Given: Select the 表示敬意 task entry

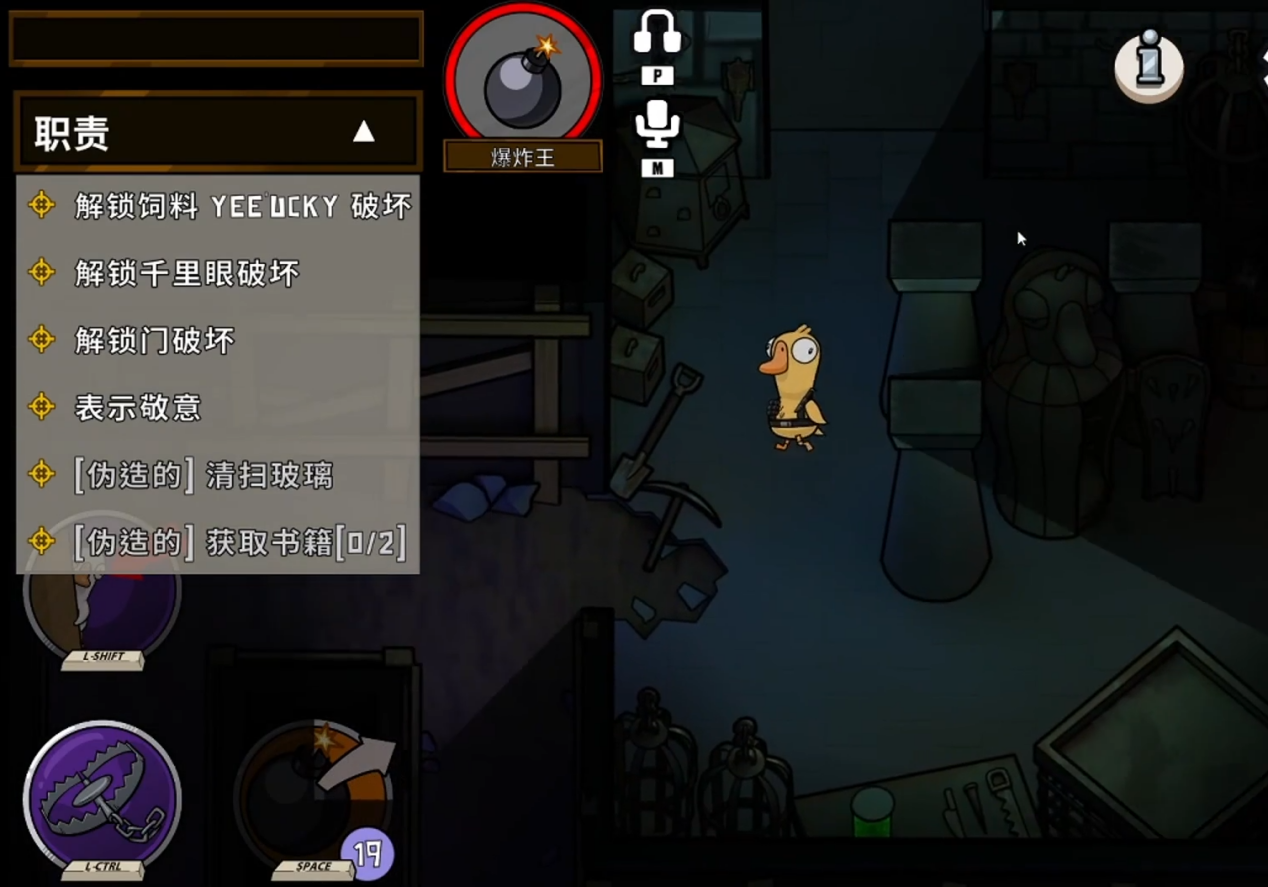Looking at the screenshot, I should coord(138,407).
